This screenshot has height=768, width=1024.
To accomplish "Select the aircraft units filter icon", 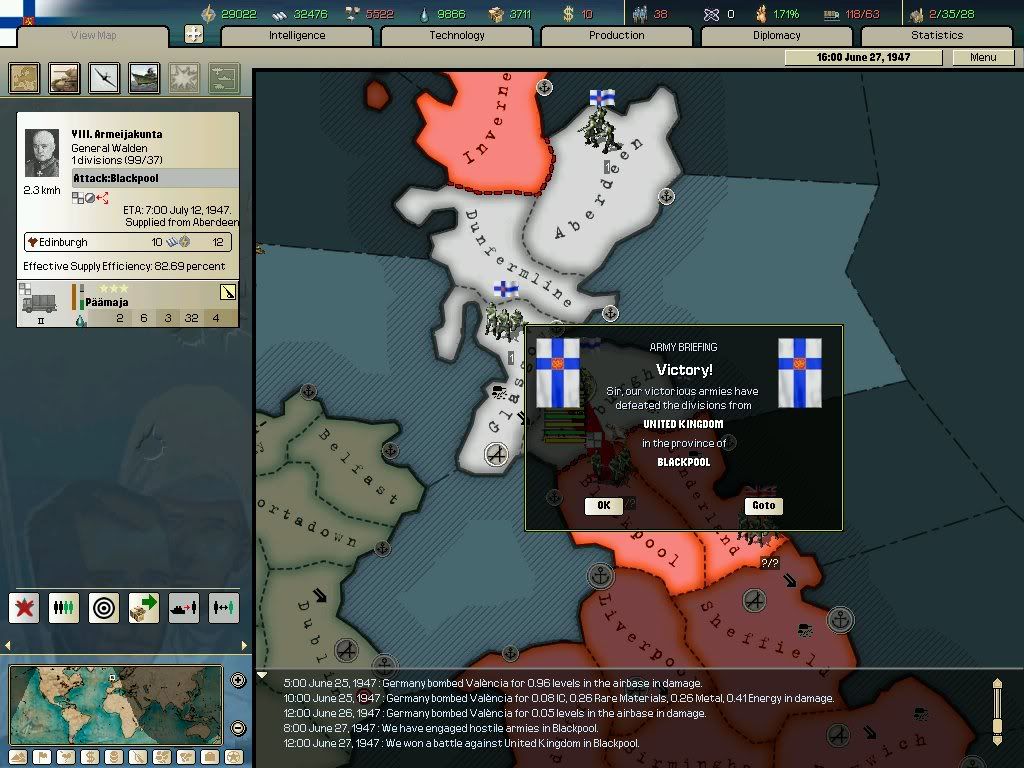I will [x=105, y=78].
